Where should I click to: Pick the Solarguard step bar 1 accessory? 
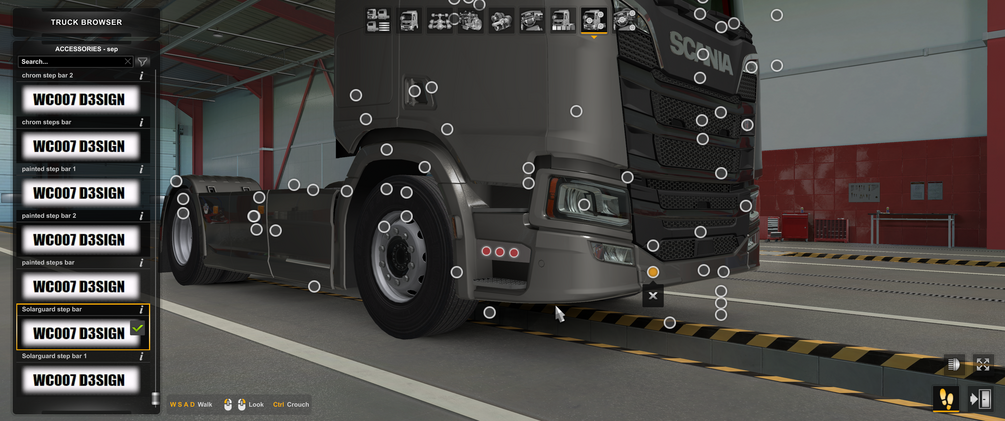click(x=79, y=380)
